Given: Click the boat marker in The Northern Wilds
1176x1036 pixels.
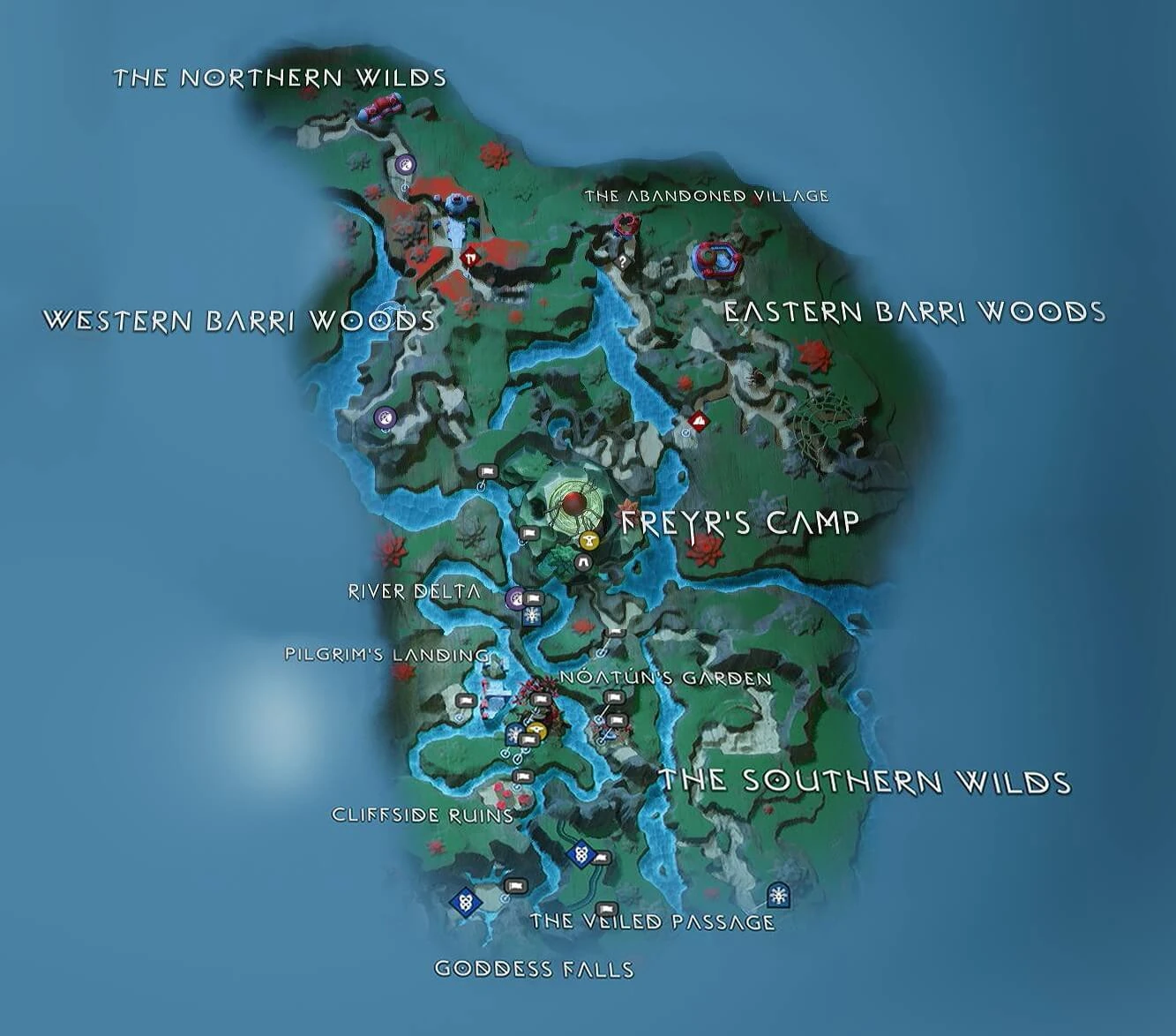Looking at the screenshot, I should pyautogui.click(x=380, y=108).
